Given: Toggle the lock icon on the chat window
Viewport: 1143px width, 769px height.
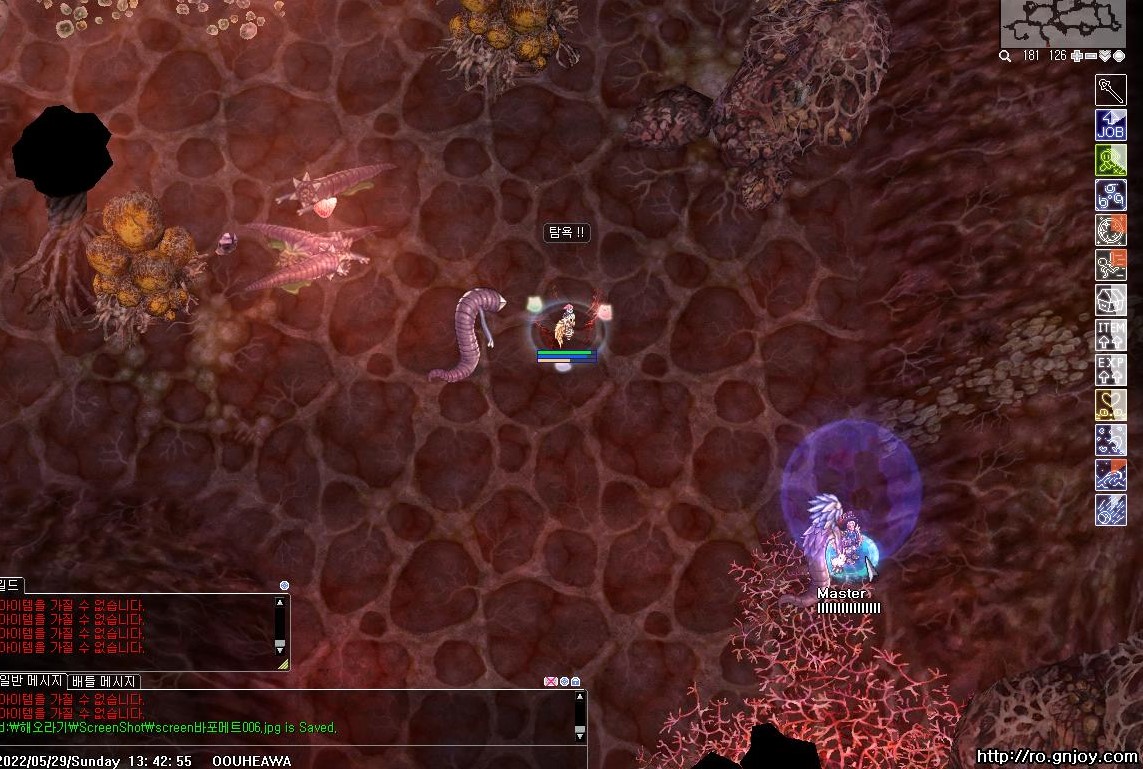Looking at the screenshot, I should (575, 681).
